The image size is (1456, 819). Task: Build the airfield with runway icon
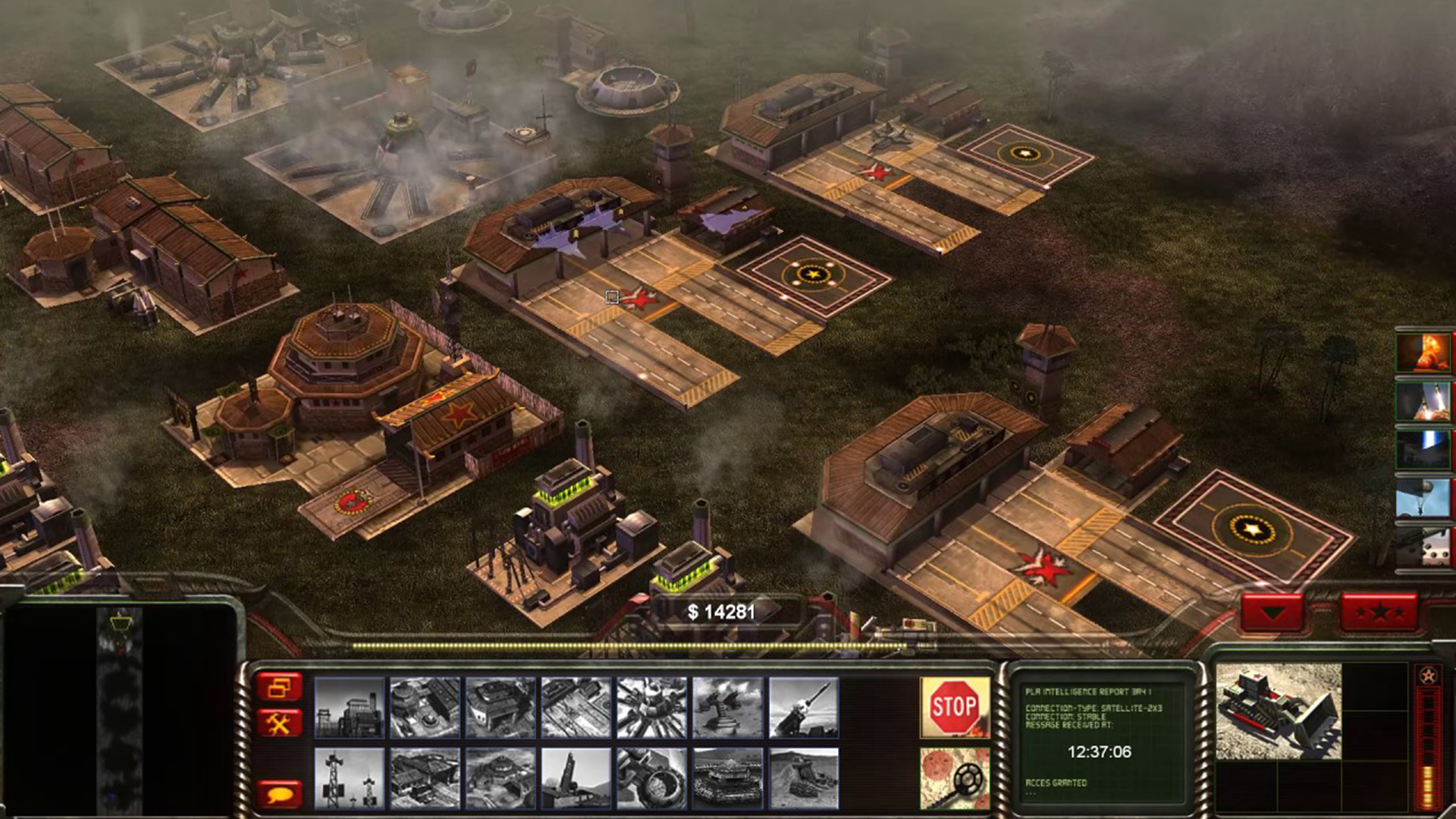click(576, 708)
